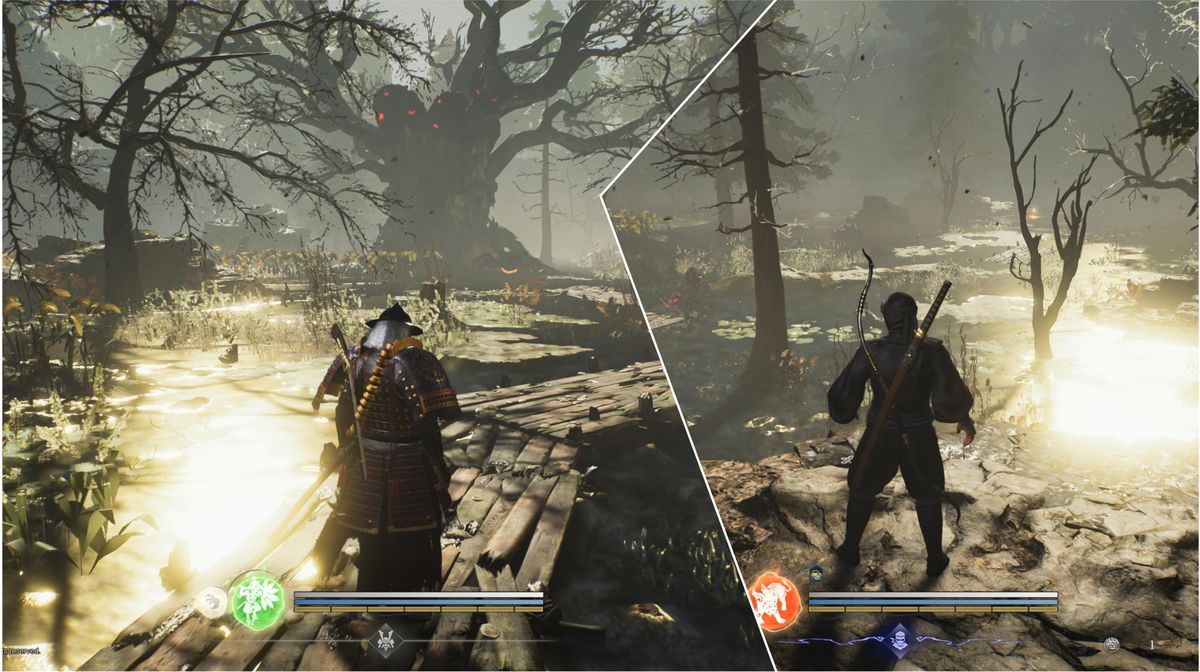1200x672 pixels.
Task: Activate the orange beast guardian spirit icon
Action: click(x=773, y=601)
